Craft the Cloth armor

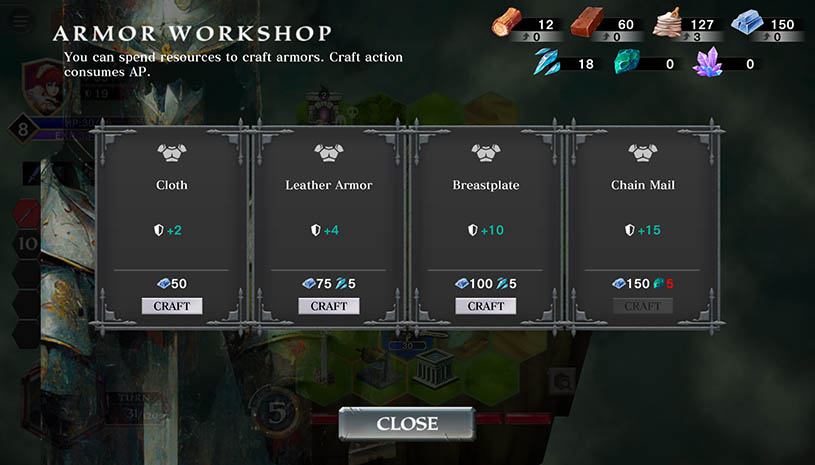pos(172,306)
